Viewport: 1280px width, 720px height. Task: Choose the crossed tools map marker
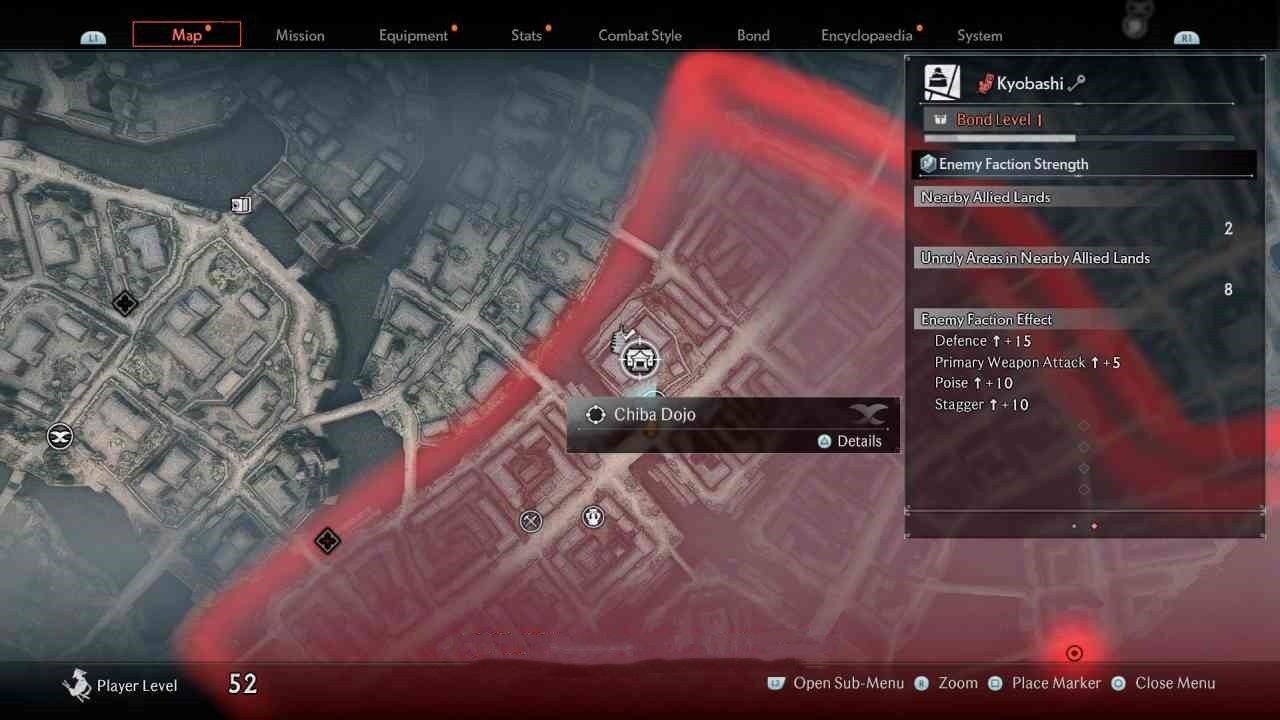[531, 521]
